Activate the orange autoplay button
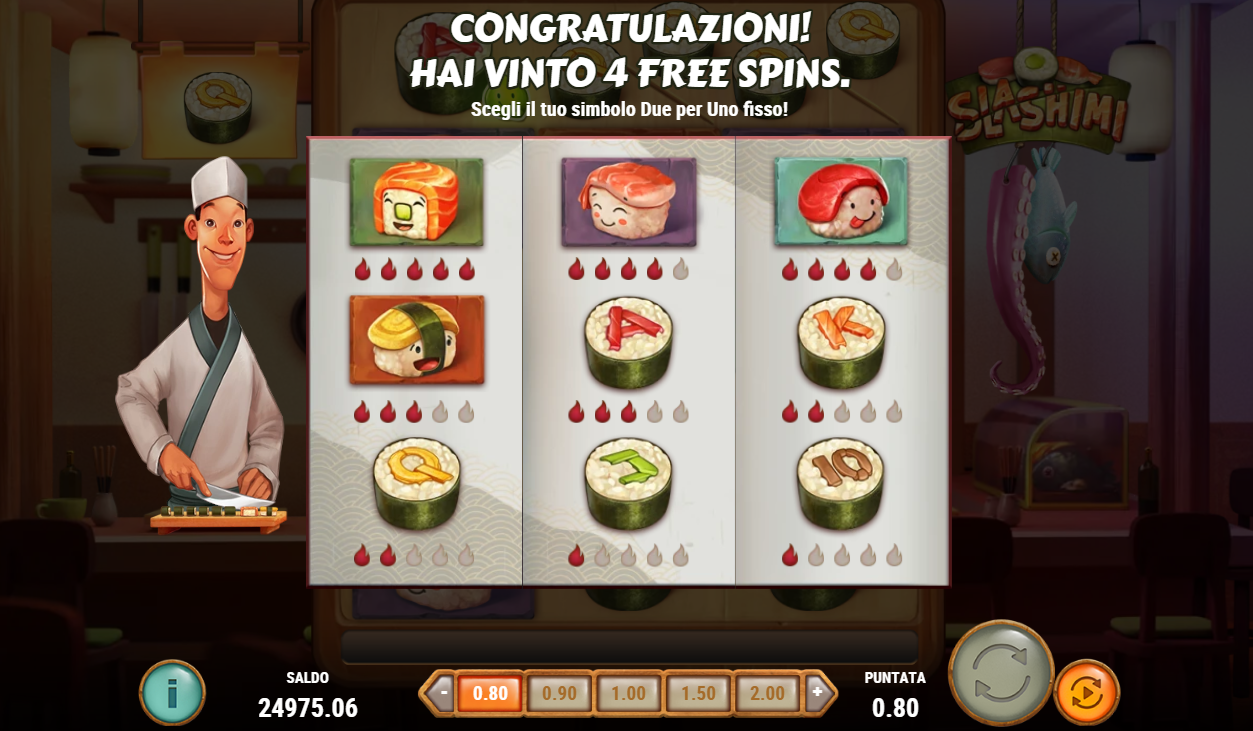This screenshot has height=731, width=1253. 1086,692
